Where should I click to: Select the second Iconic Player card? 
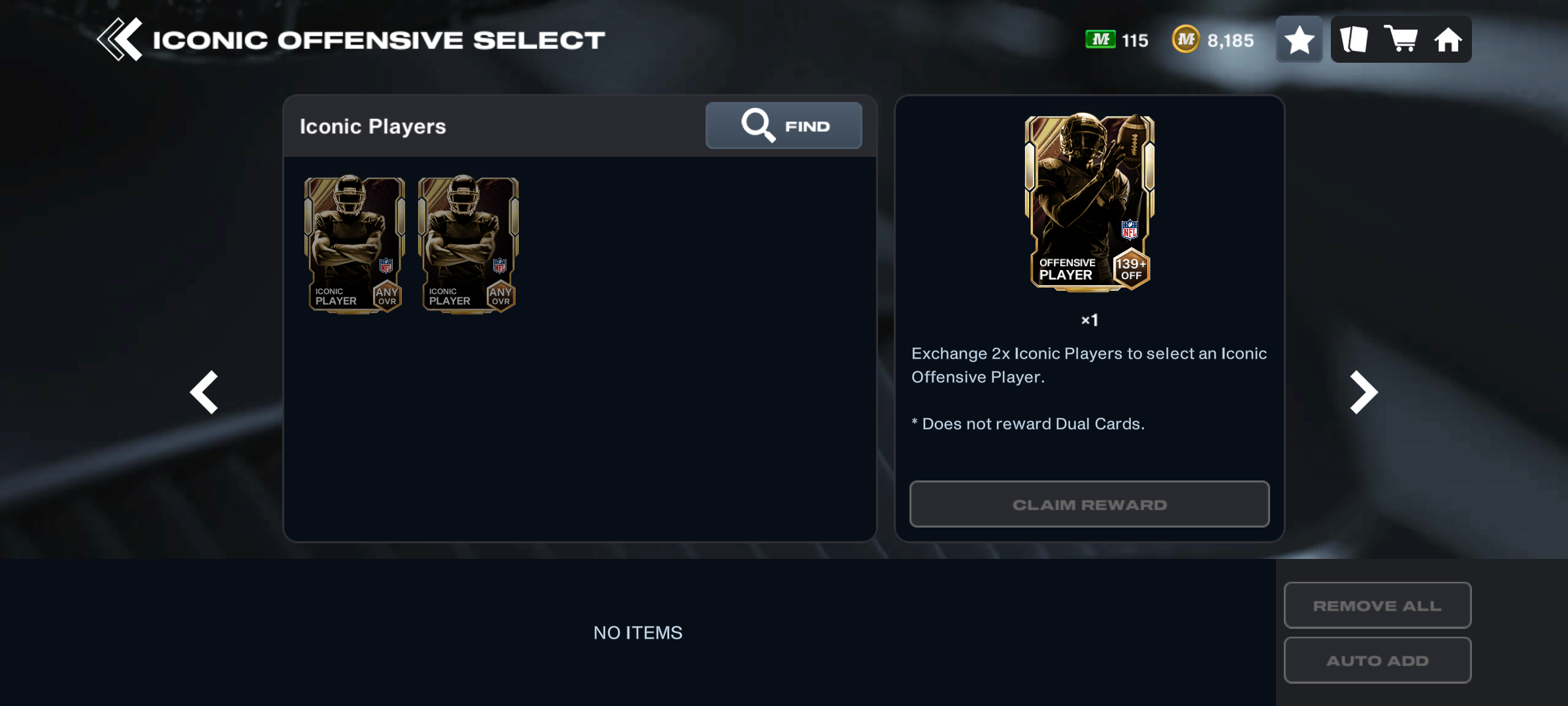[468, 244]
